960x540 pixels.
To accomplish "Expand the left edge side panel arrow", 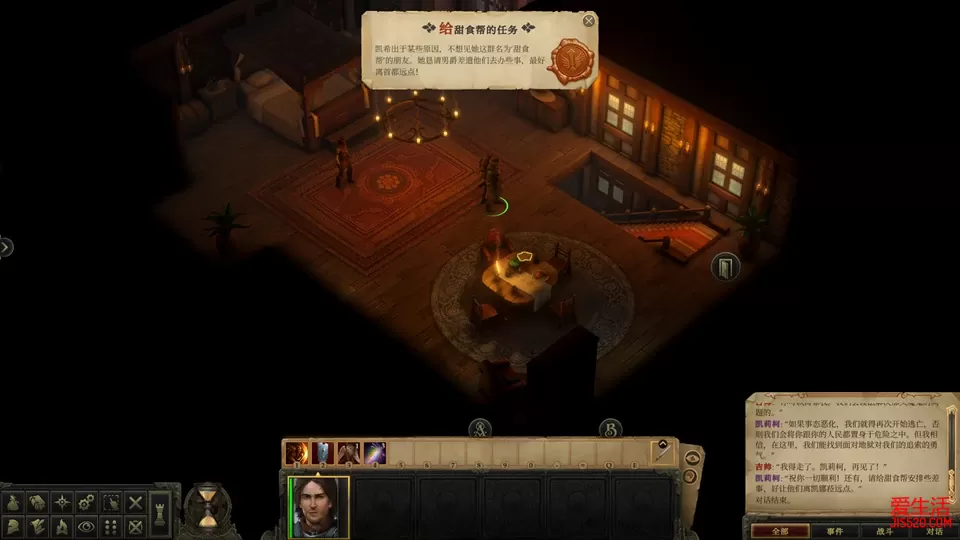I will pyautogui.click(x=5, y=246).
